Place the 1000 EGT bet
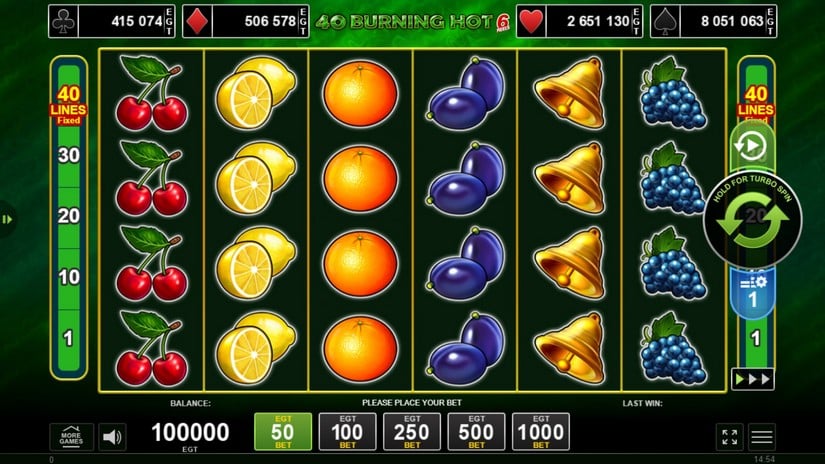 click(x=541, y=431)
